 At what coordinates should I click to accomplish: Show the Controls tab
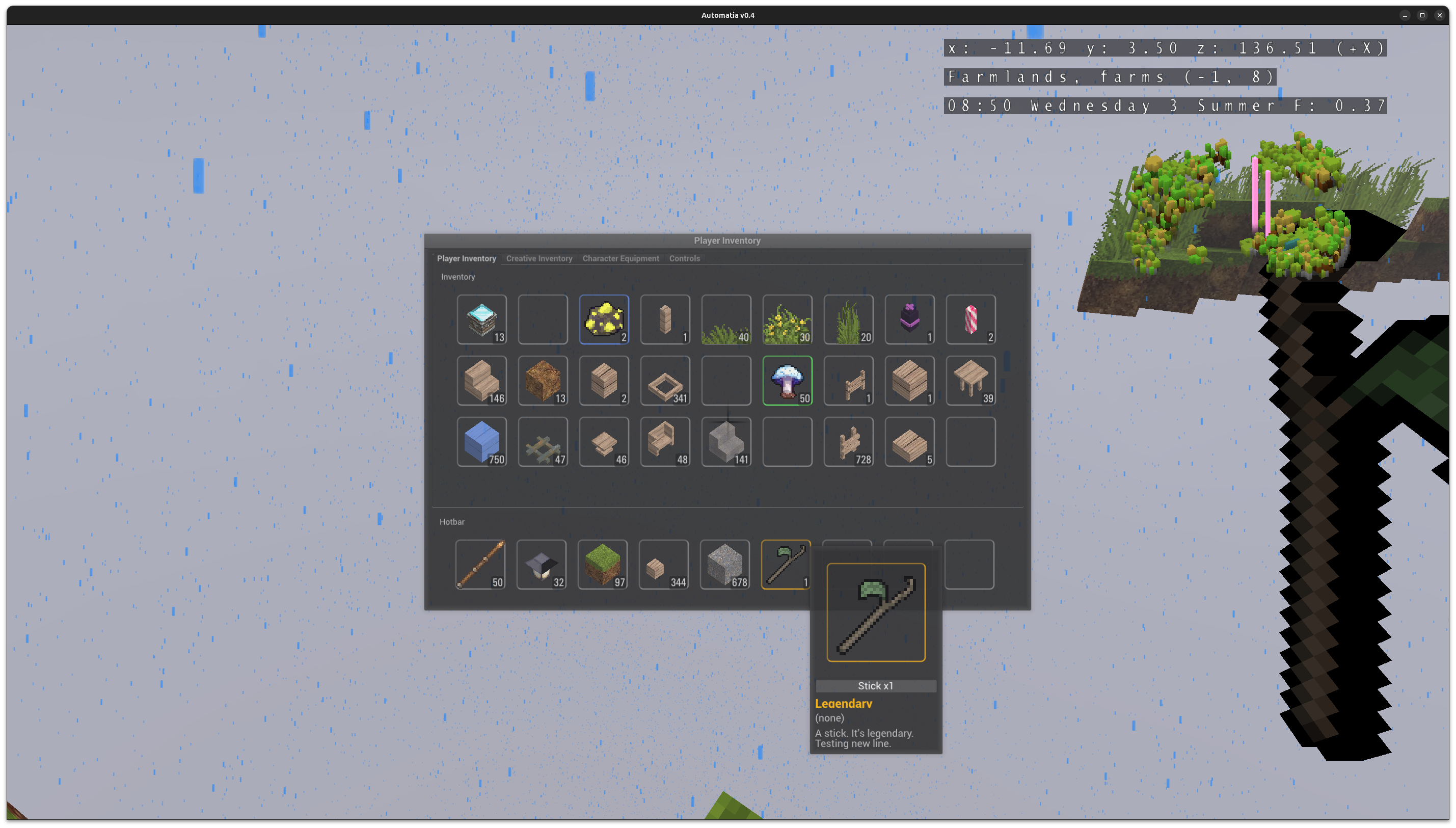tap(684, 258)
